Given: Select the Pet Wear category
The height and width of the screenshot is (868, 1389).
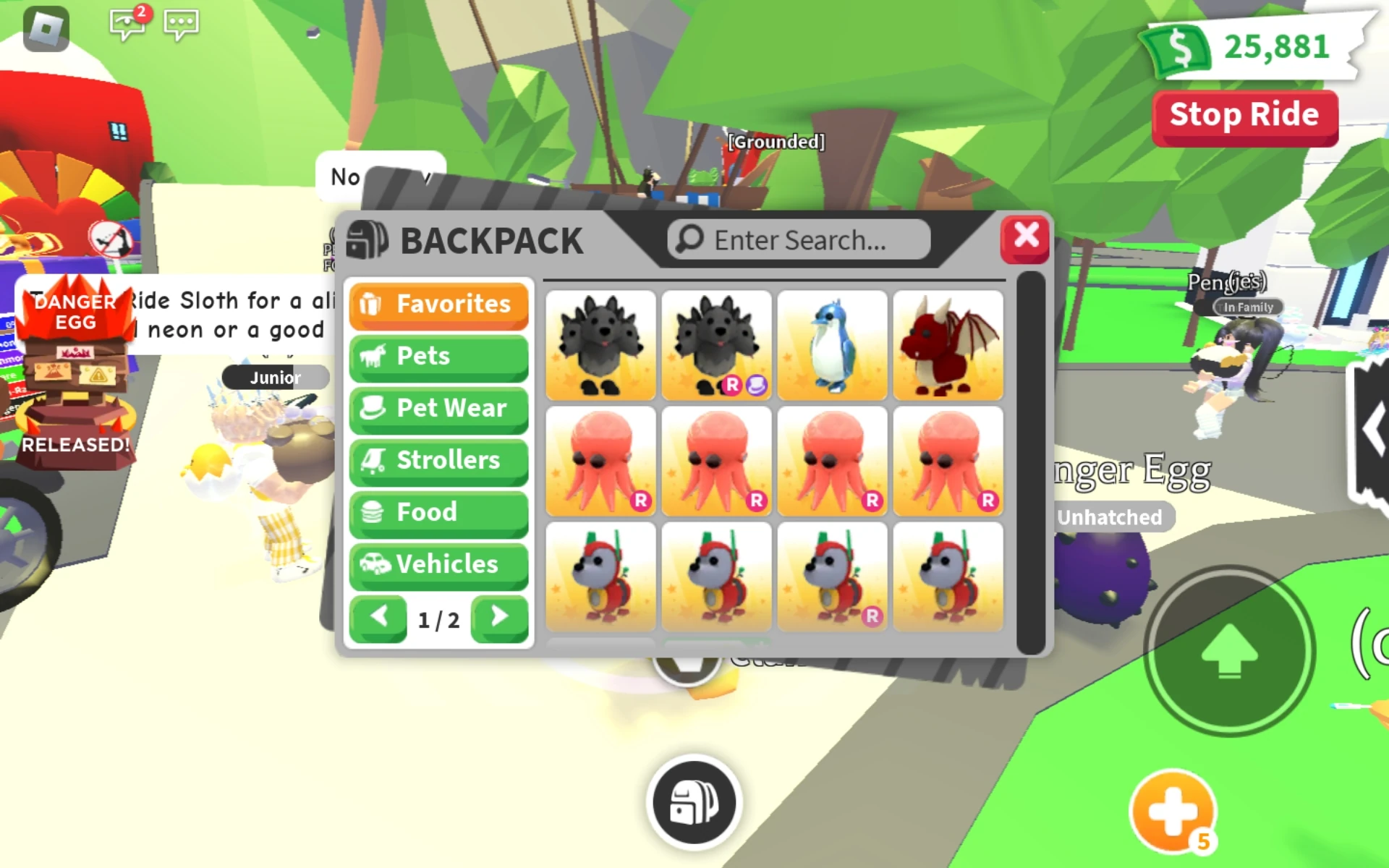Looking at the screenshot, I should click(x=438, y=409).
